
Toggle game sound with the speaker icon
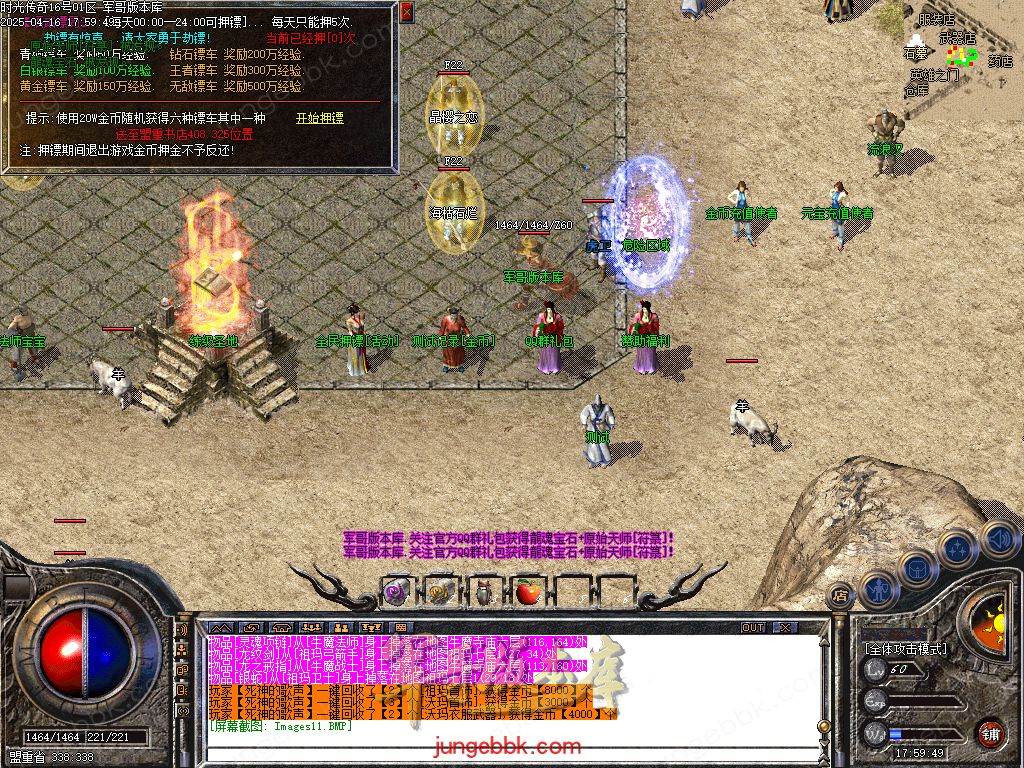click(x=998, y=538)
